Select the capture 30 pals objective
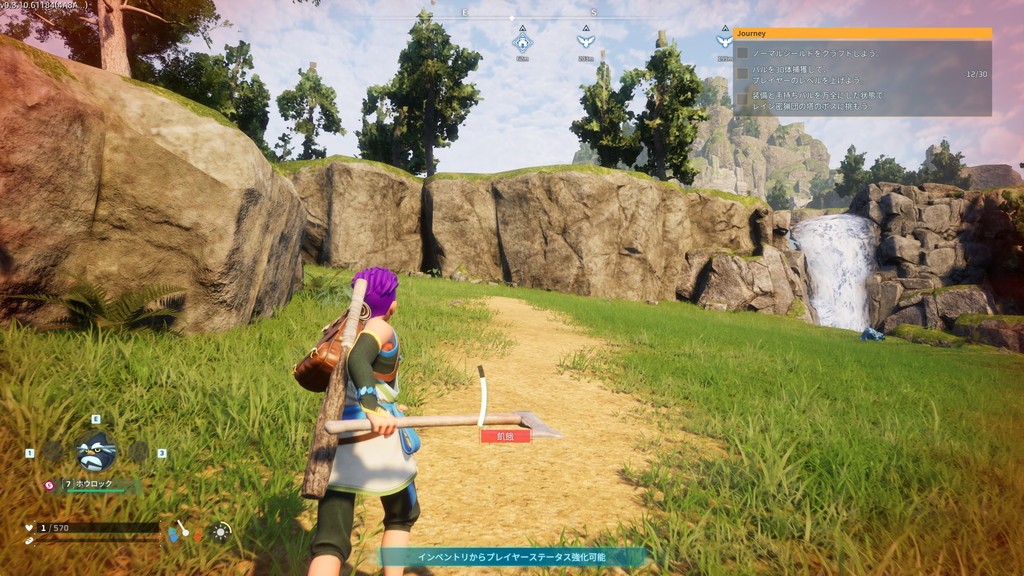The width and height of the screenshot is (1024, 576). [x=742, y=74]
